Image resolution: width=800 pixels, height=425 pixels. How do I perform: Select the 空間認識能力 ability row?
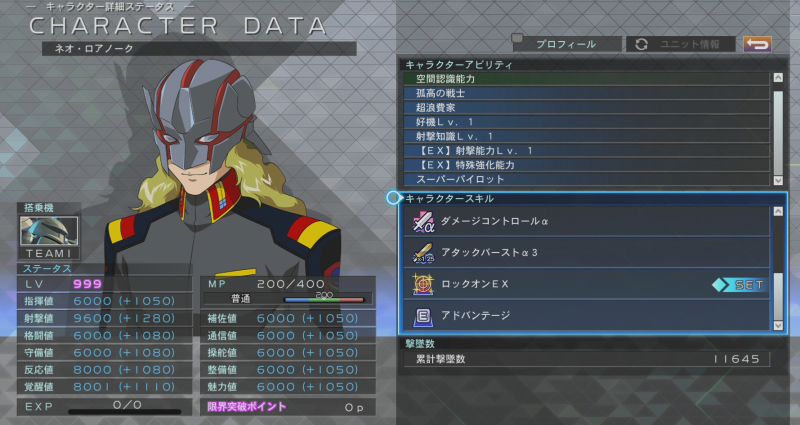(586, 79)
